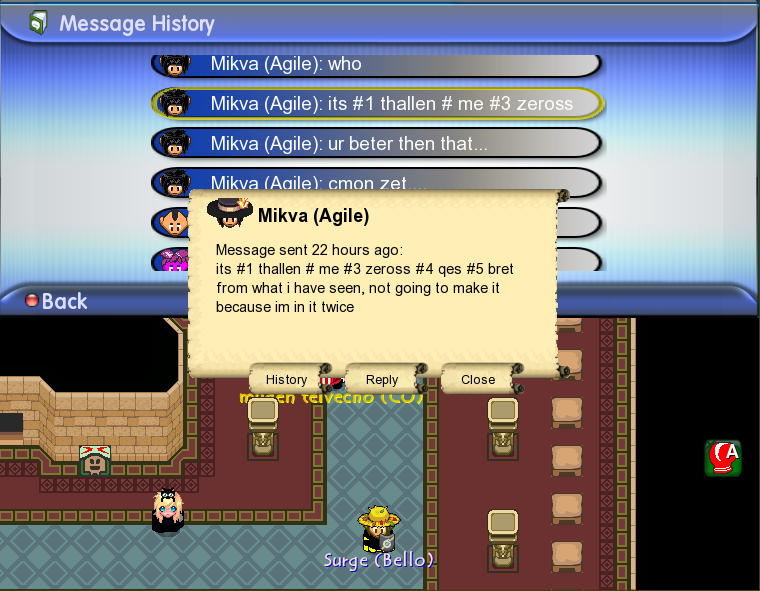Open History from the message popup
Viewport: 760px width, 591px height.
[286, 380]
